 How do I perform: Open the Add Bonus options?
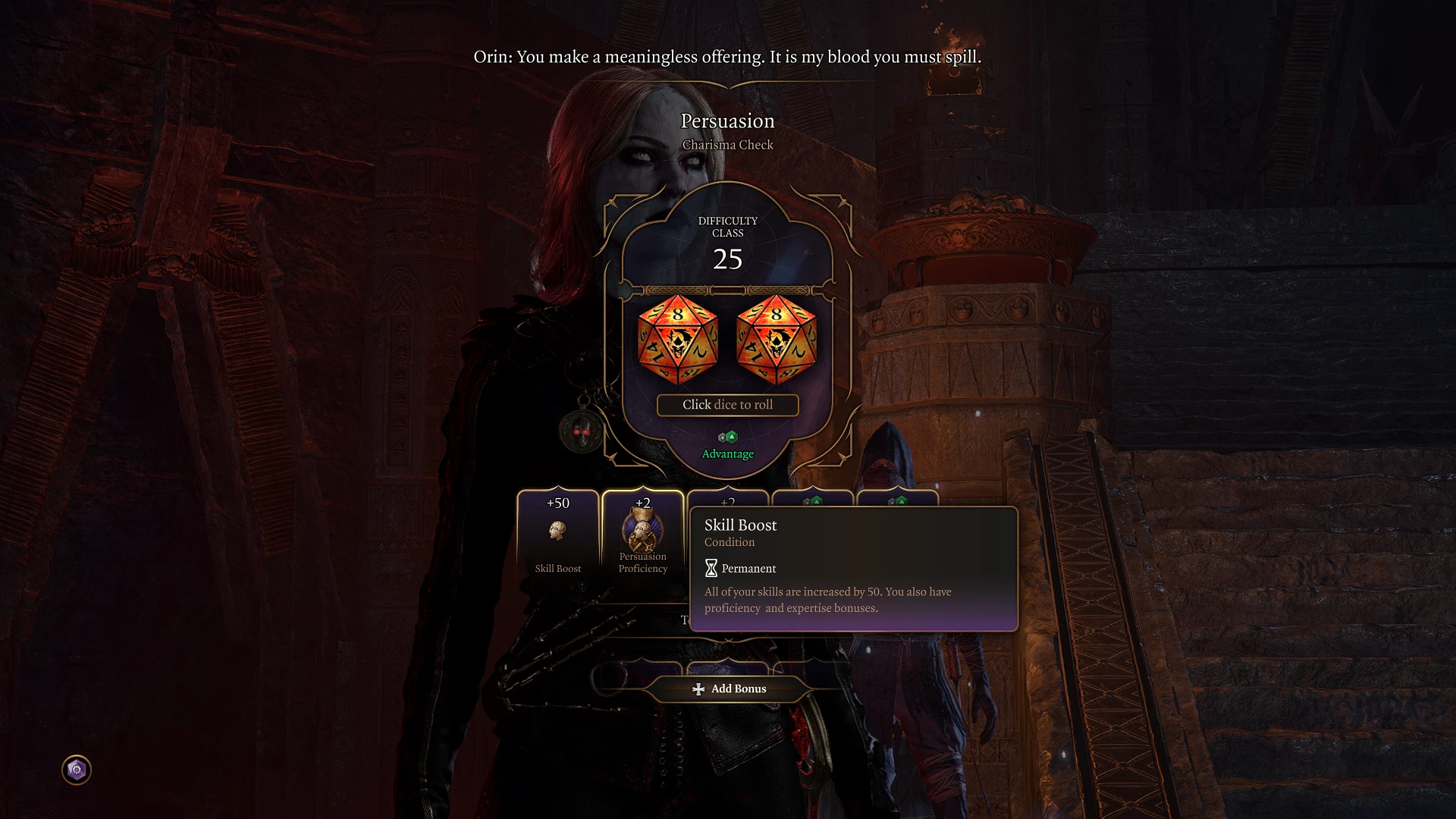[729, 689]
